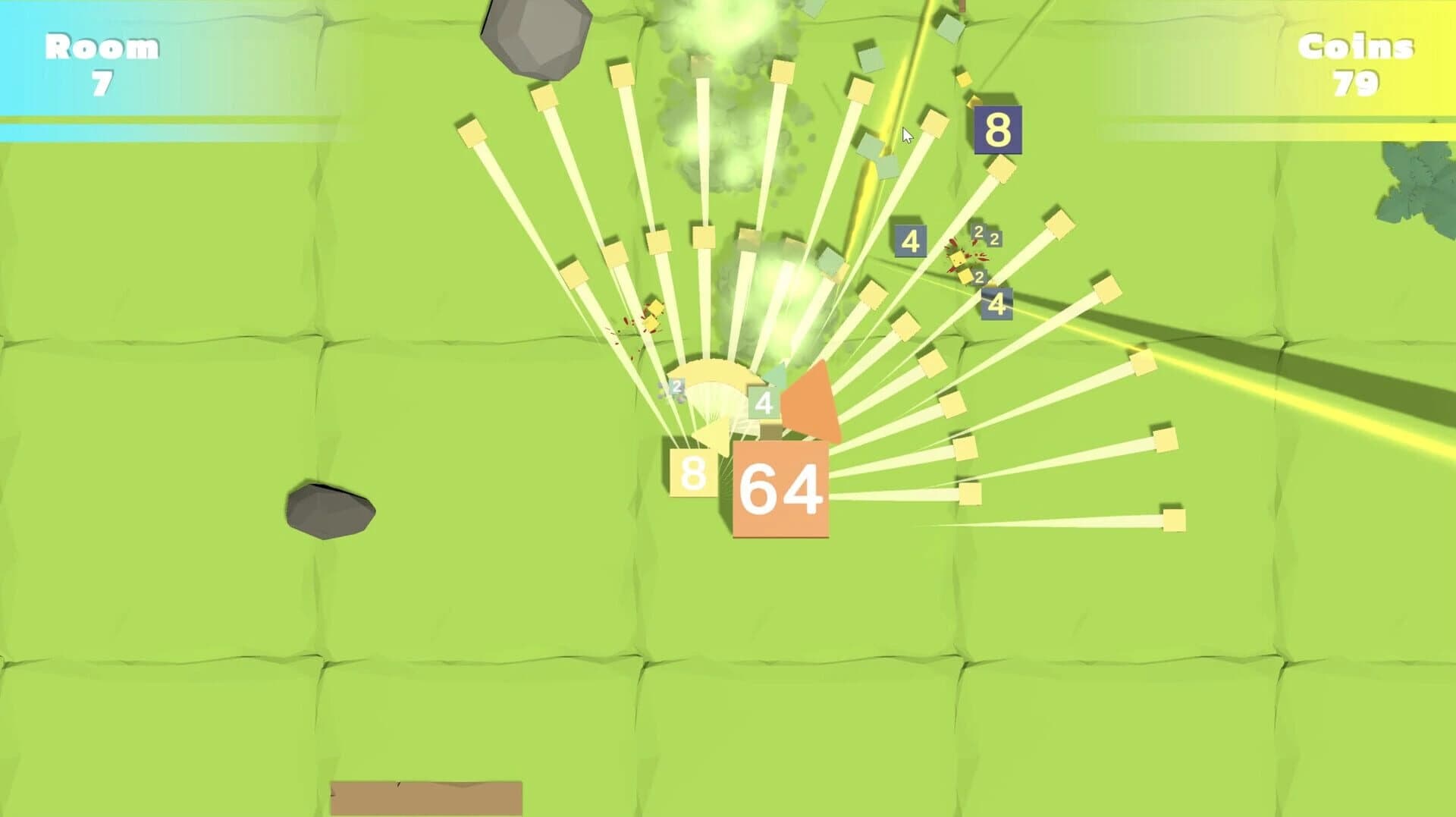Image resolution: width=1456 pixels, height=817 pixels.
Task: Click the gray rock on the left
Action: (x=330, y=508)
